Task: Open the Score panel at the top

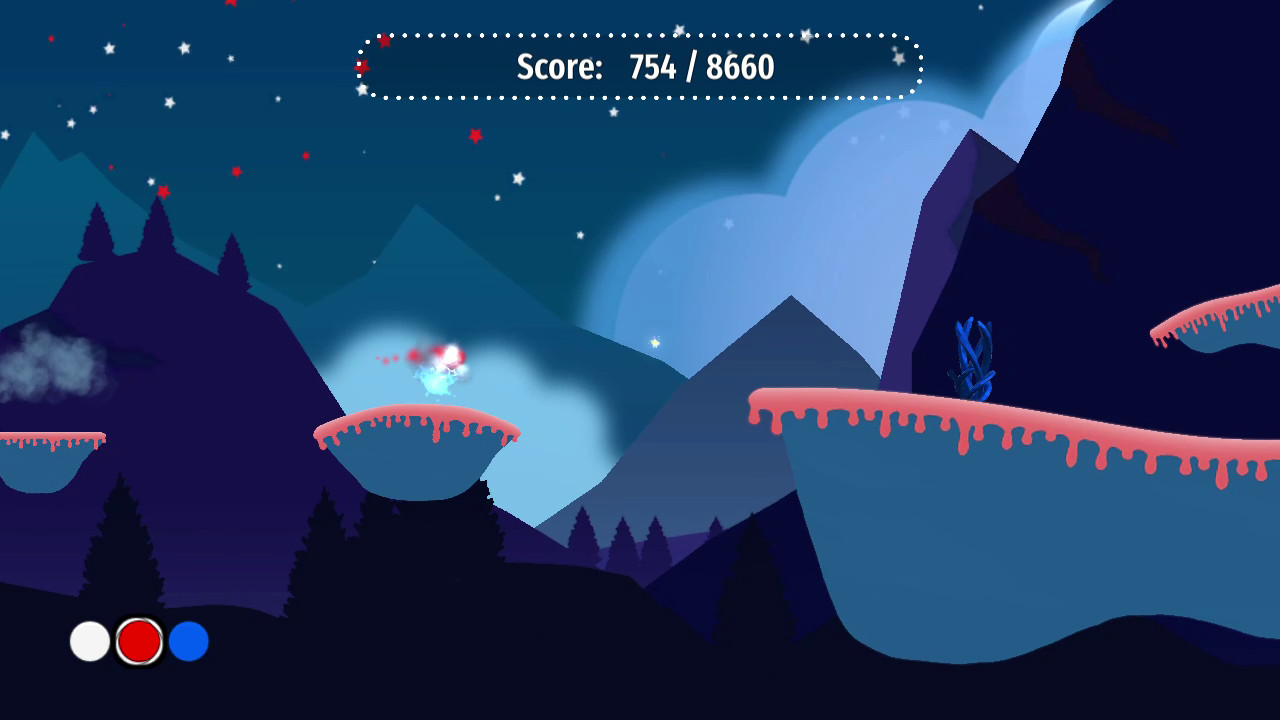Action: 640,68
